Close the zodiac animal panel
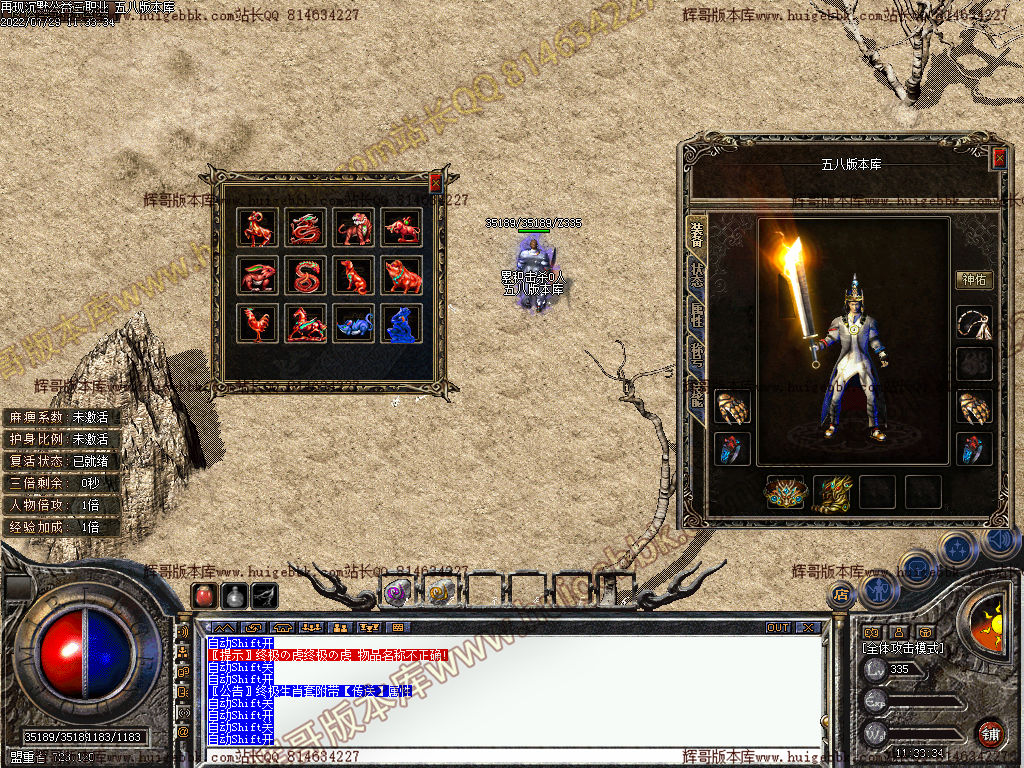Screen dimensions: 1024x768 435,182
